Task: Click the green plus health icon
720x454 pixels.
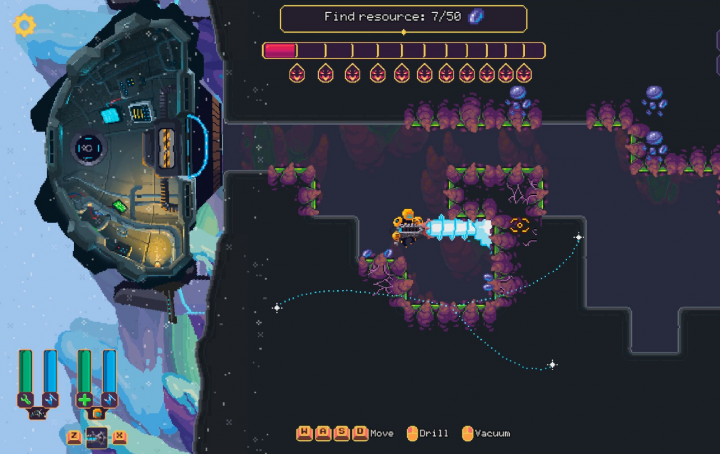Action: pos(85,399)
